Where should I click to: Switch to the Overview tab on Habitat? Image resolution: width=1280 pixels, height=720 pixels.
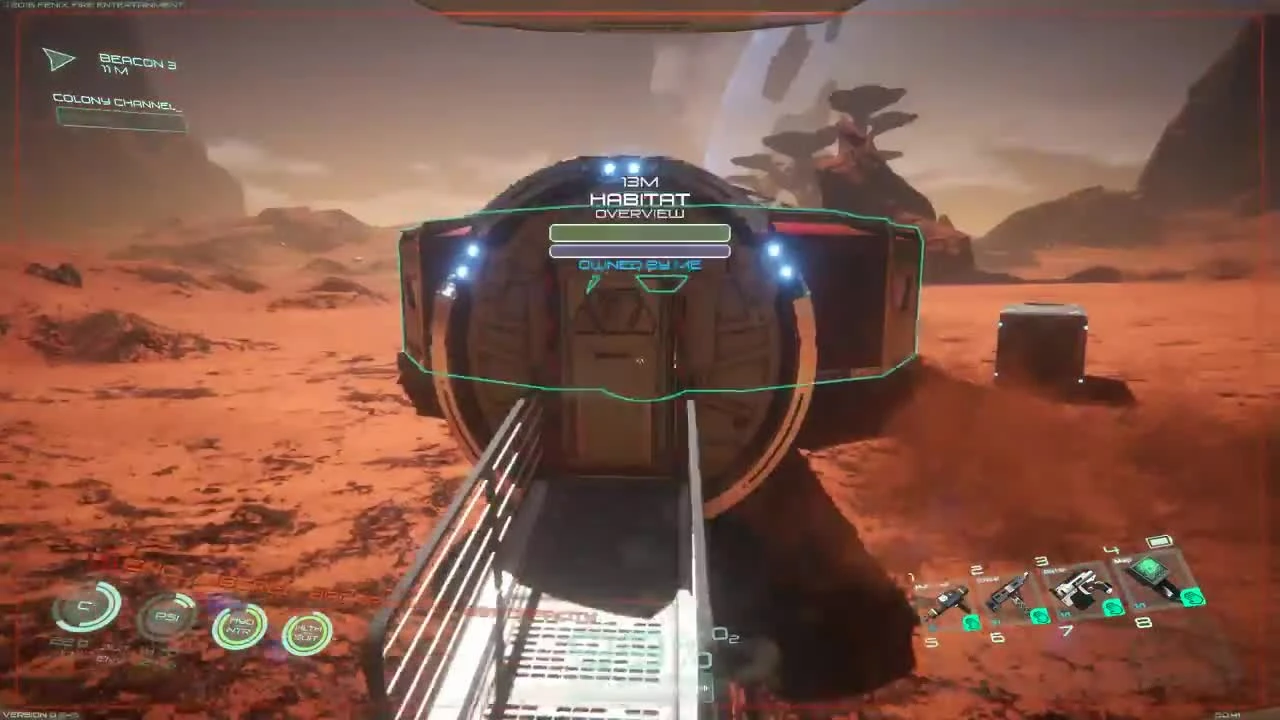tap(640, 213)
